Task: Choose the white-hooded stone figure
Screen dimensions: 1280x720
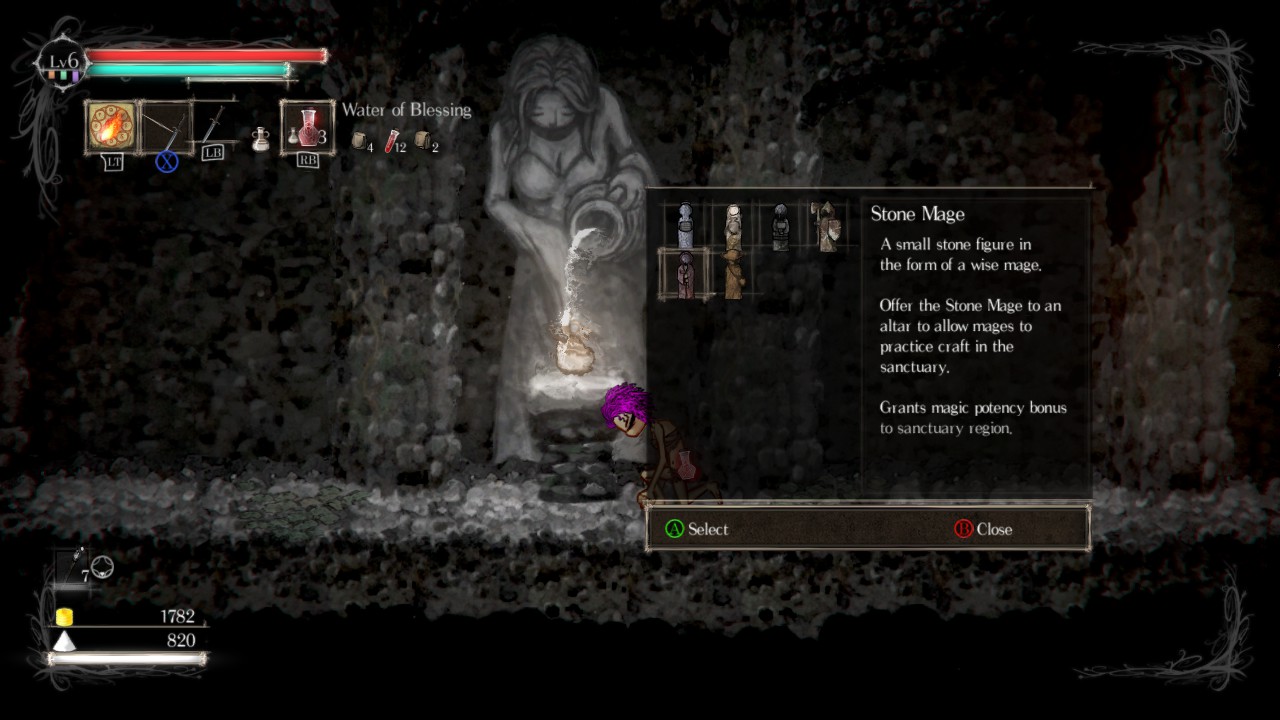Action: (x=733, y=226)
